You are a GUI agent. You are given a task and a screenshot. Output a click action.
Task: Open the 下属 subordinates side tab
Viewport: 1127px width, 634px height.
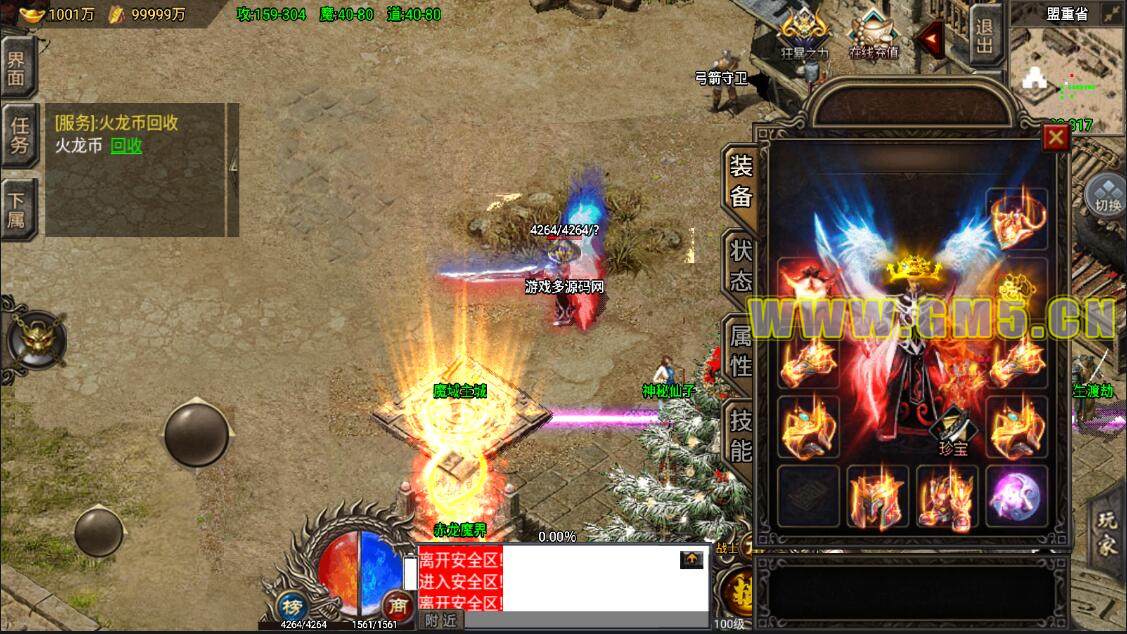pos(17,207)
